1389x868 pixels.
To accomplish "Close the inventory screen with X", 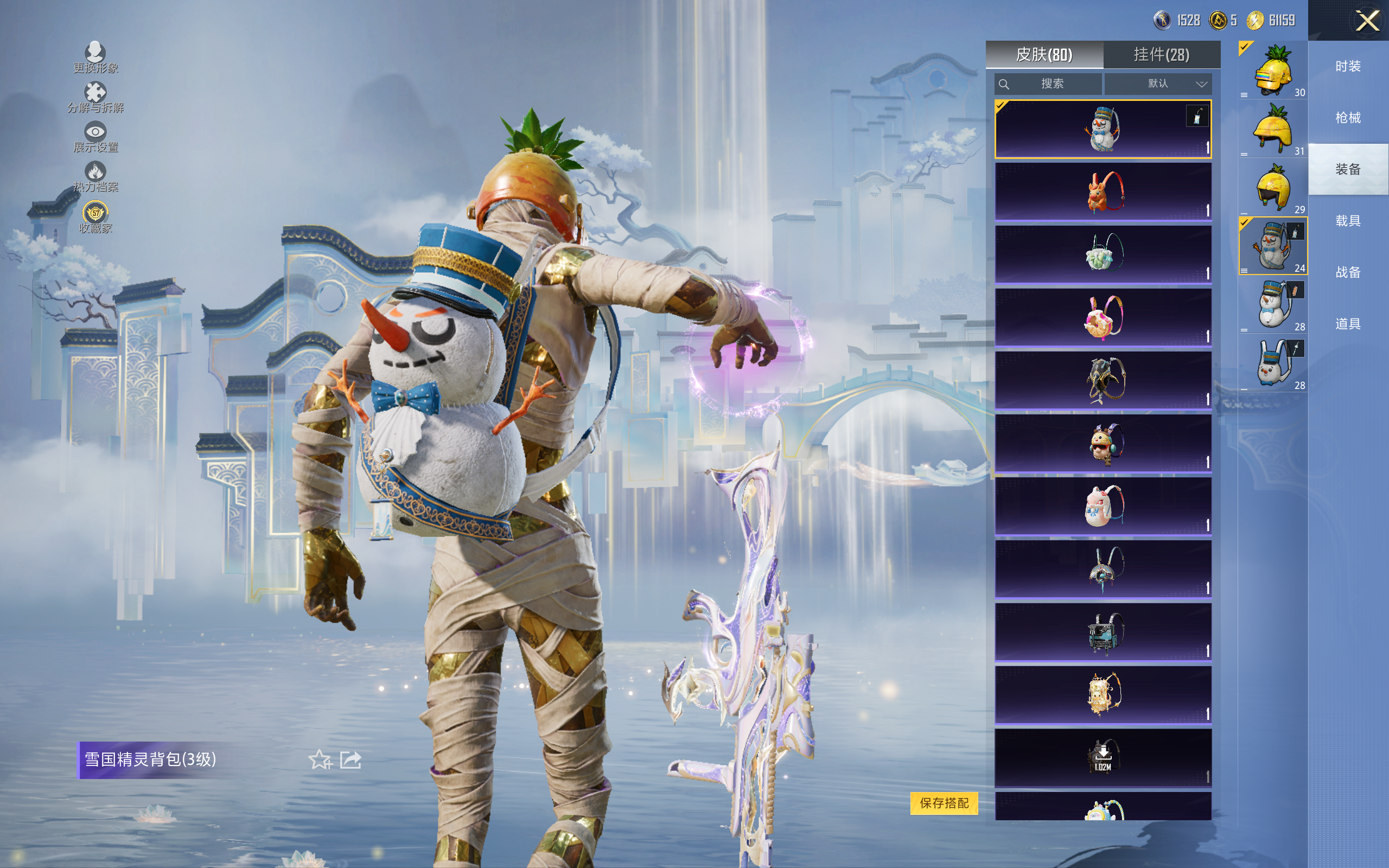I will 1367,21.
